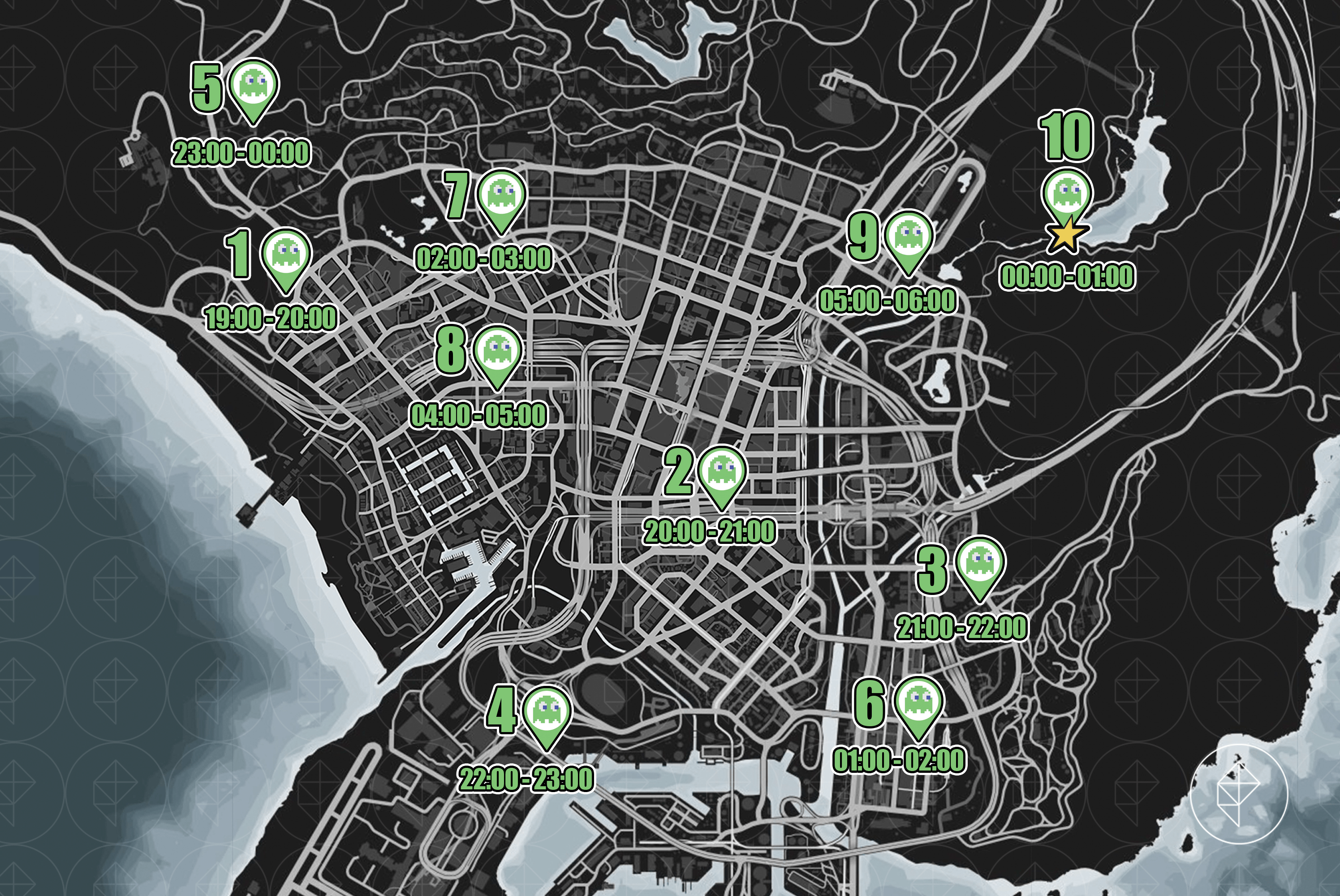Select ghost marker number 9

coord(909,238)
